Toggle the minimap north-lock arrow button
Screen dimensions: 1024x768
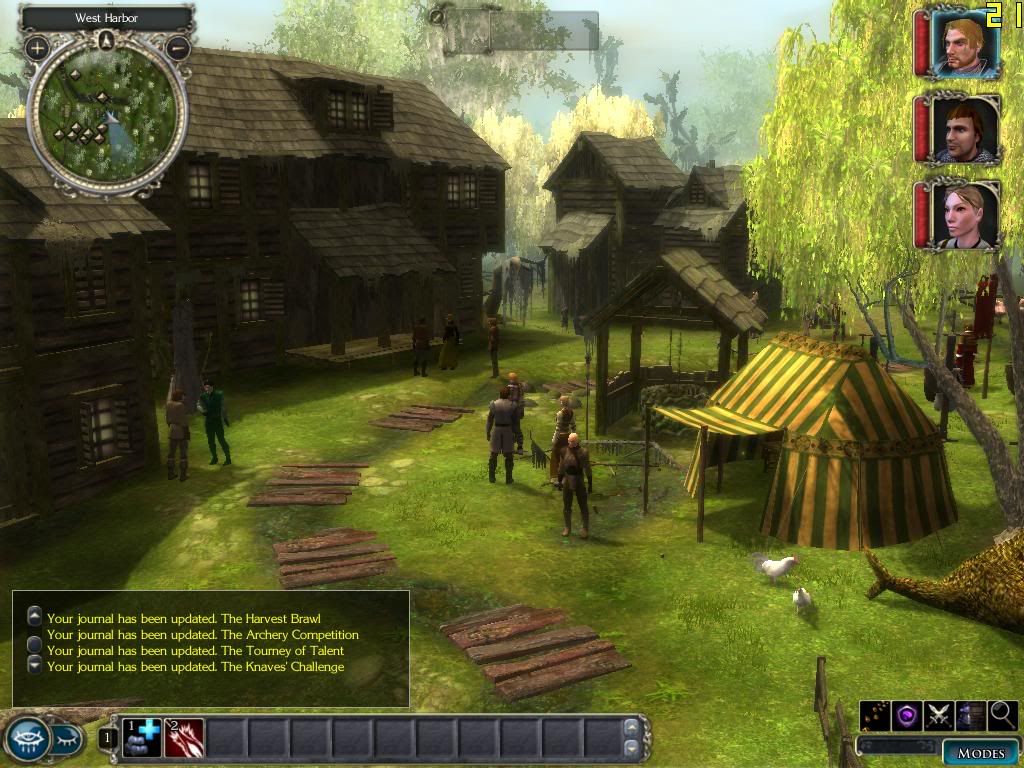pos(107,40)
